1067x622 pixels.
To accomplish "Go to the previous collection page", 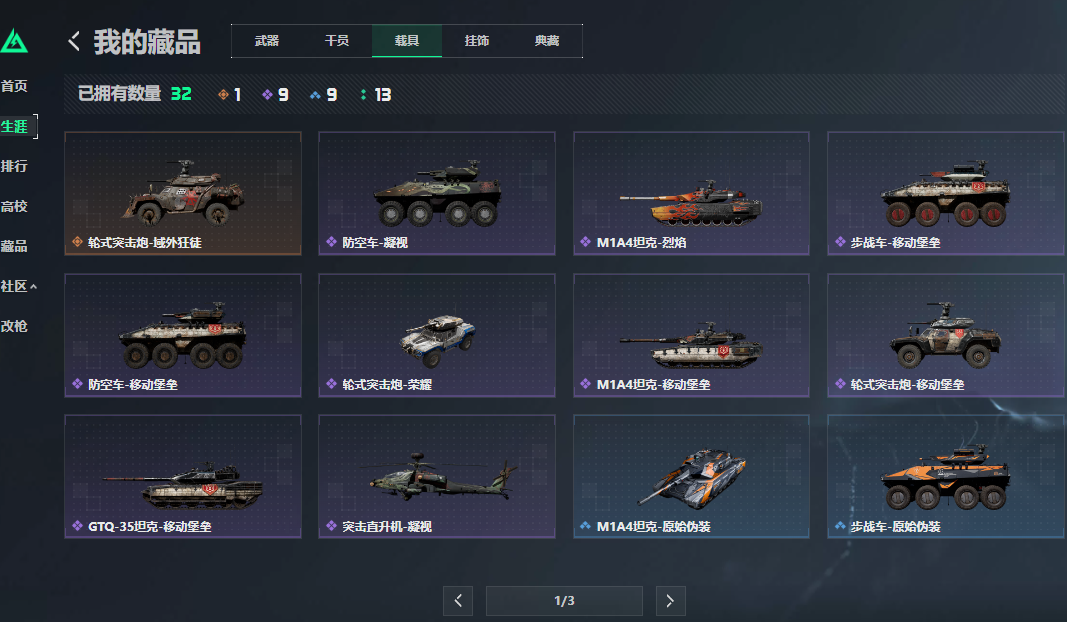I will 458,601.
